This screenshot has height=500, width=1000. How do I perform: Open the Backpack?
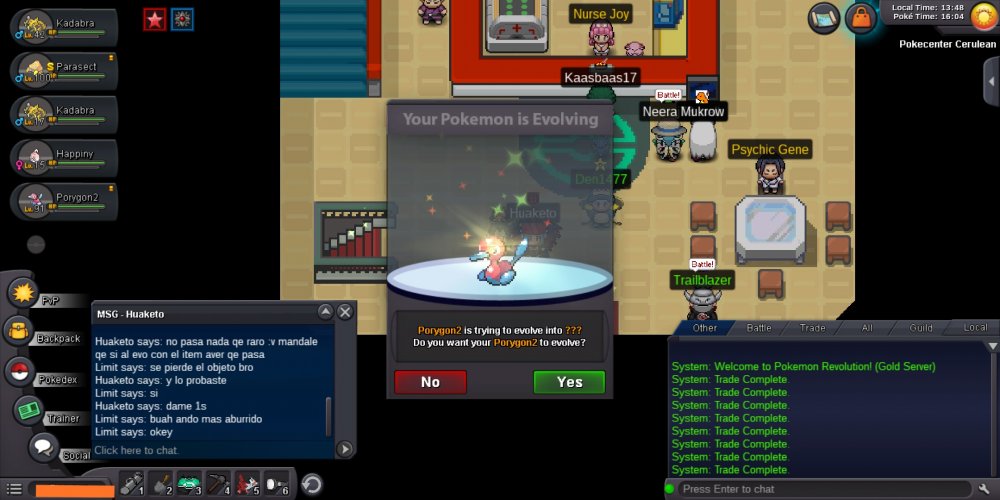(20, 331)
